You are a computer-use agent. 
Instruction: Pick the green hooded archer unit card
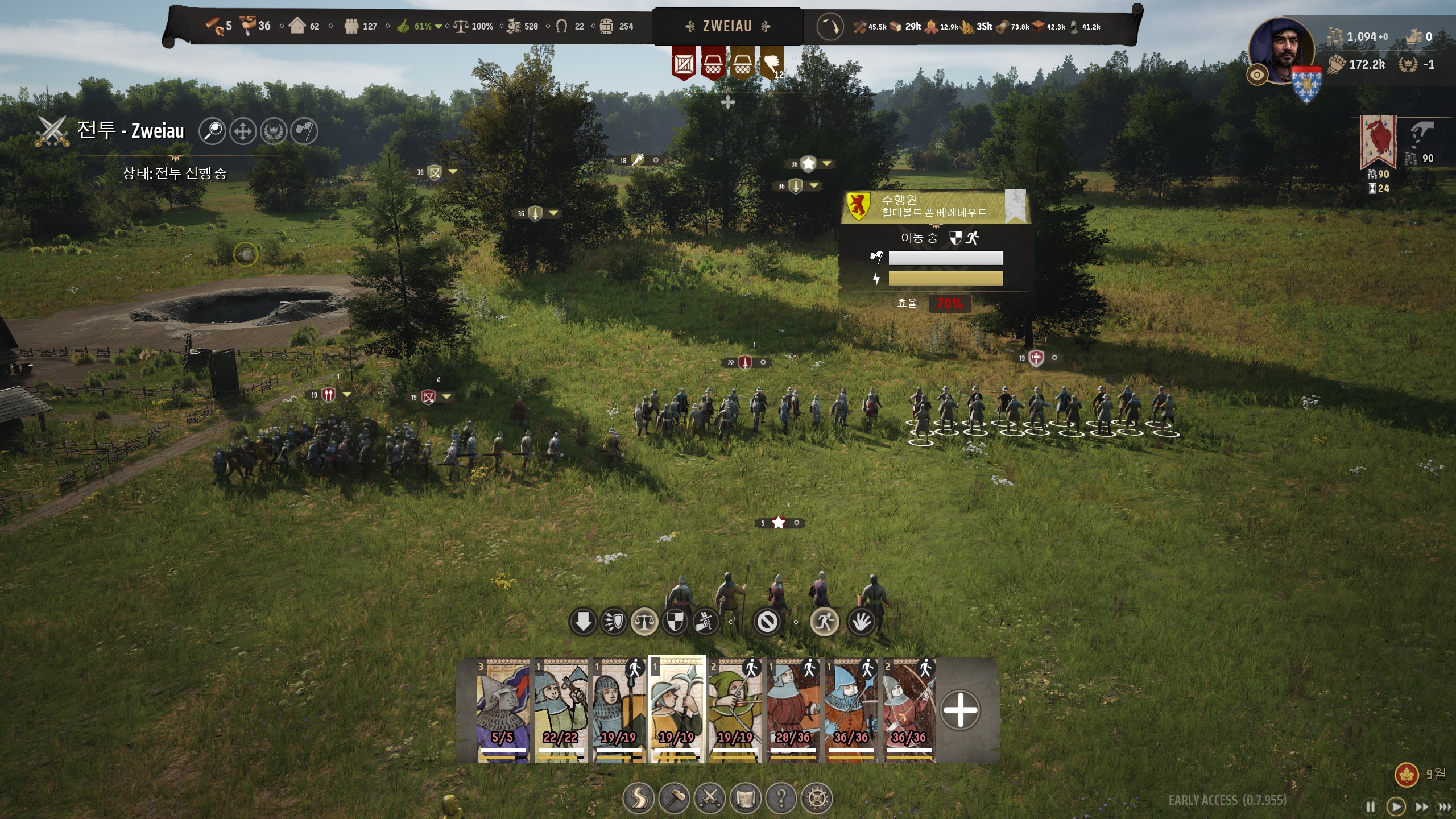735,710
